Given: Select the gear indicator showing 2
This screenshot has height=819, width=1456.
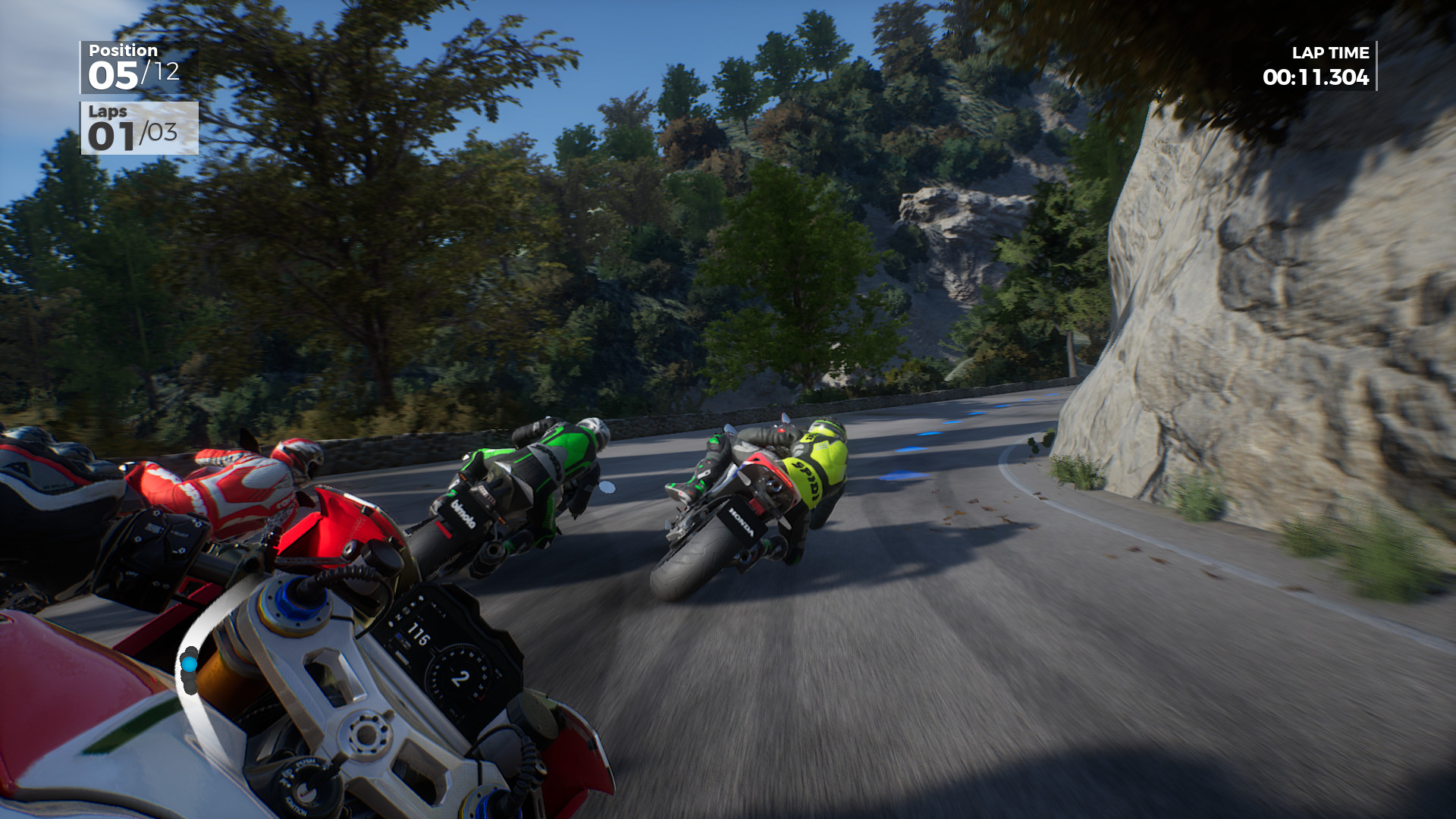Looking at the screenshot, I should 460,677.
